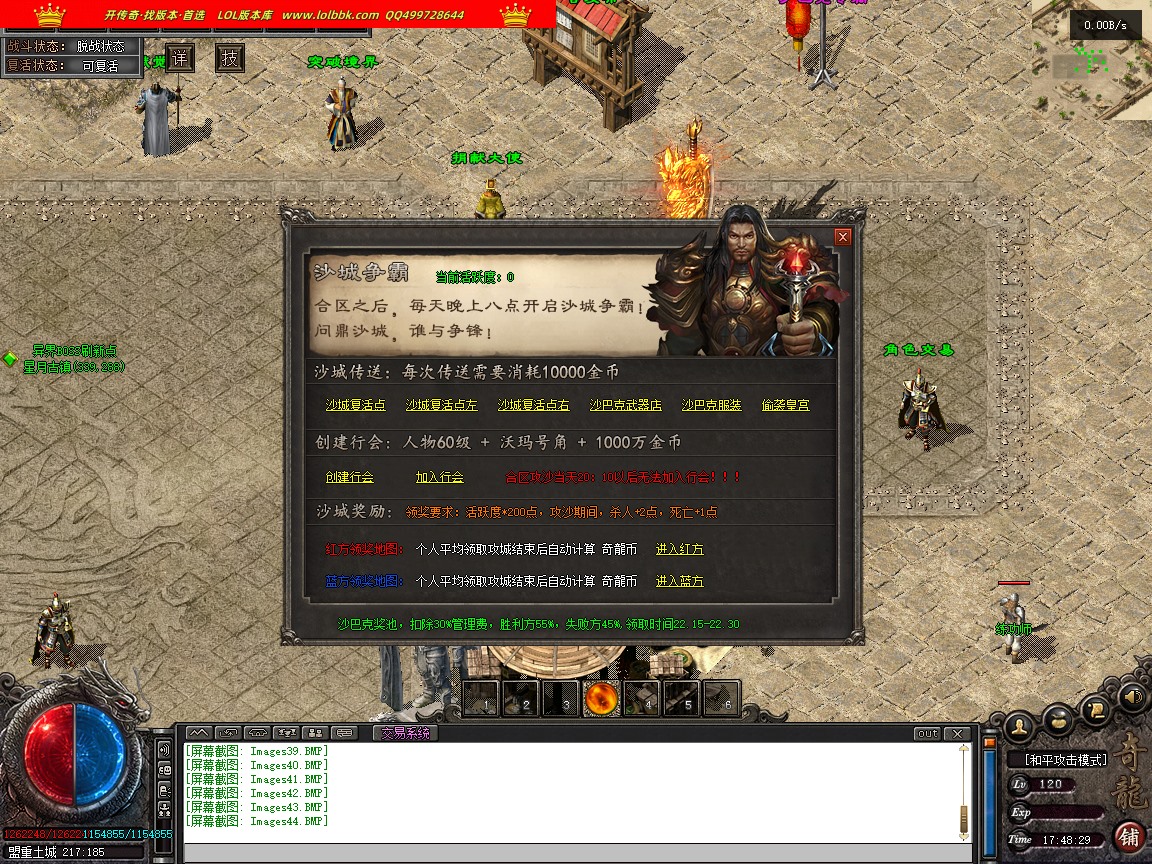Choose 加入行会 to join a guild
The image size is (1152, 864).
(439, 477)
